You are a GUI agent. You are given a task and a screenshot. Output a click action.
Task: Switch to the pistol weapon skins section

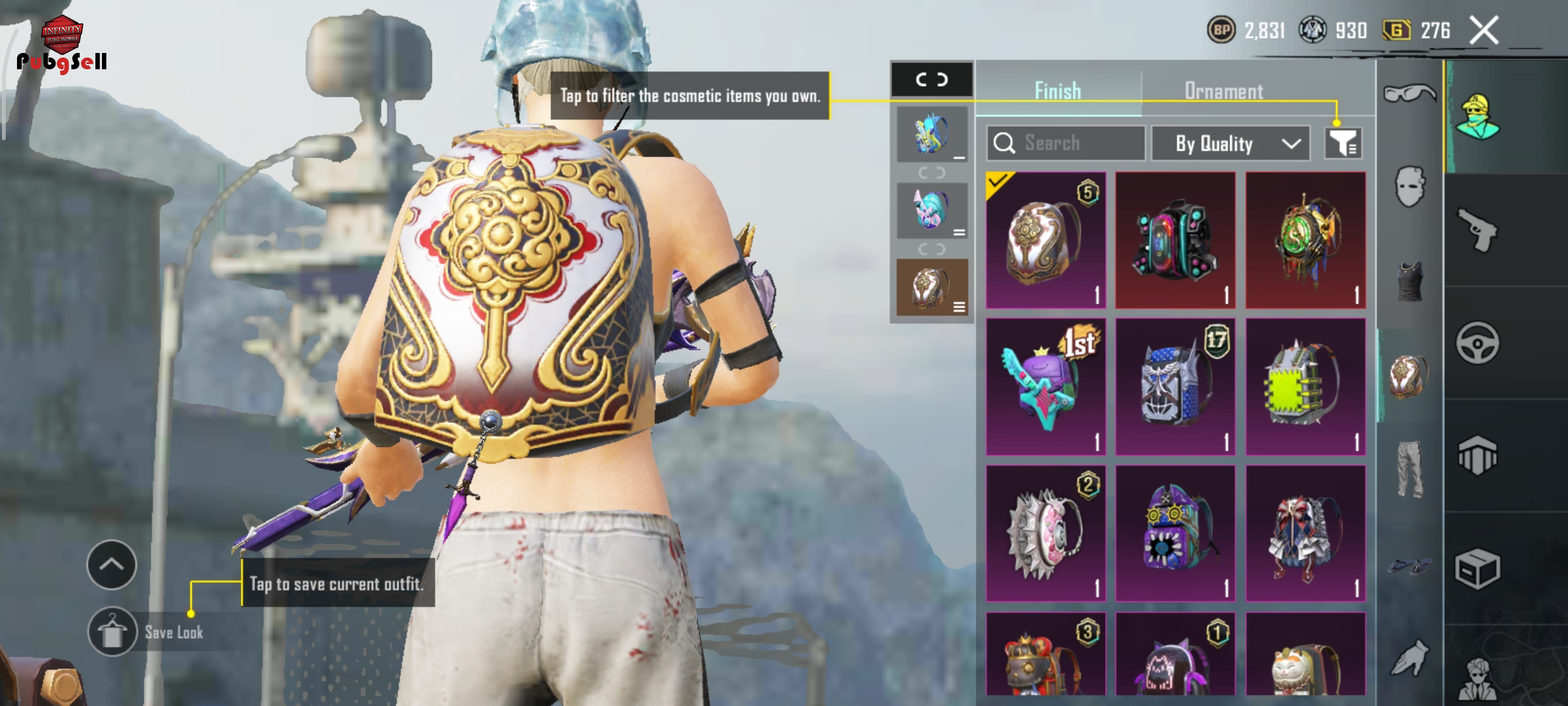[x=1478, y=229]
